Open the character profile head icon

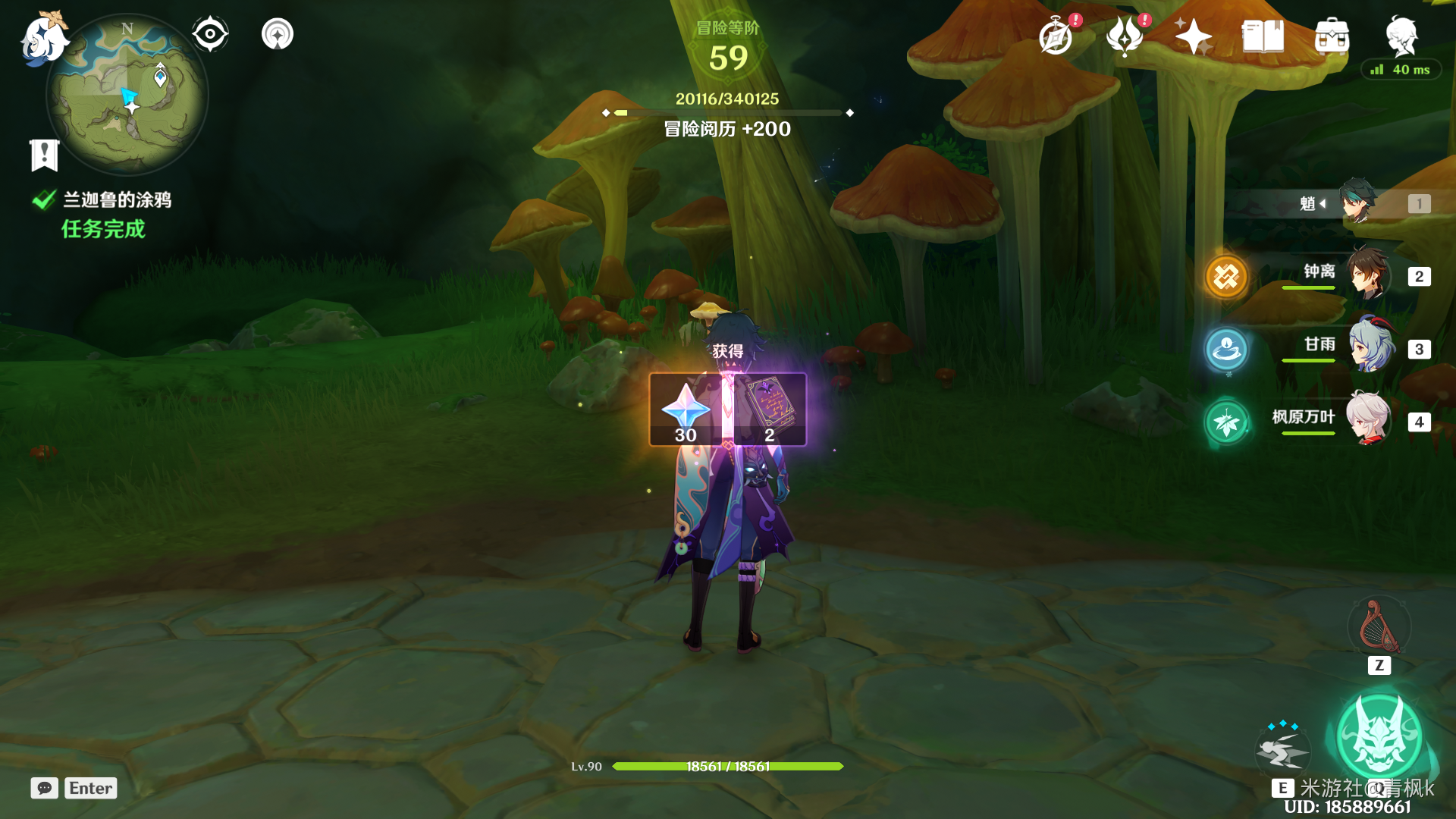[1401, 35]
